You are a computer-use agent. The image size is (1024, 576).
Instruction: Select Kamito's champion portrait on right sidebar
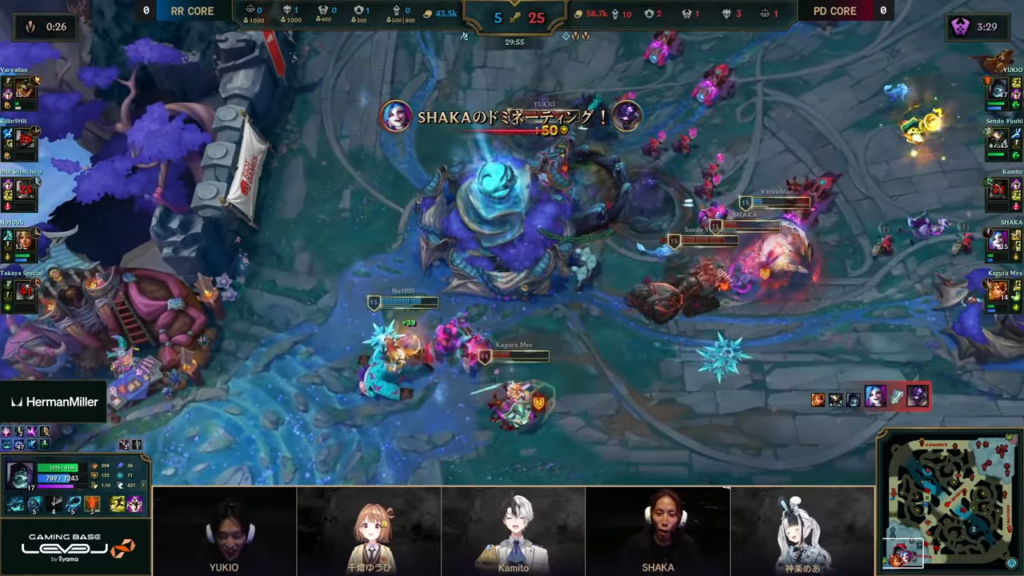point(997,191)
